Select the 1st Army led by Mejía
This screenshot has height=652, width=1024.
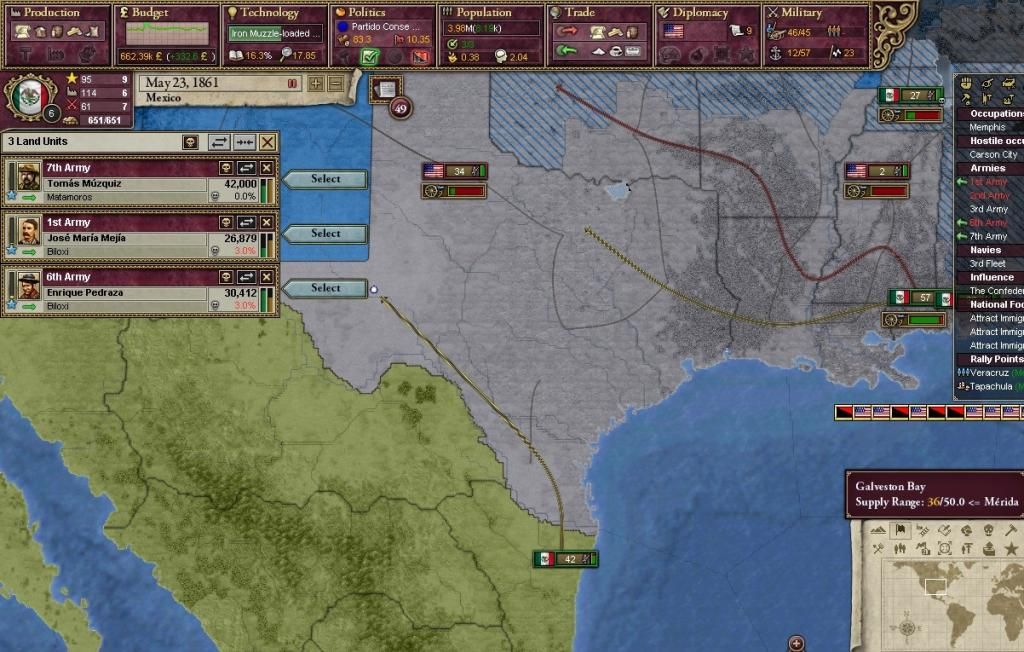(x=325, y=234)
